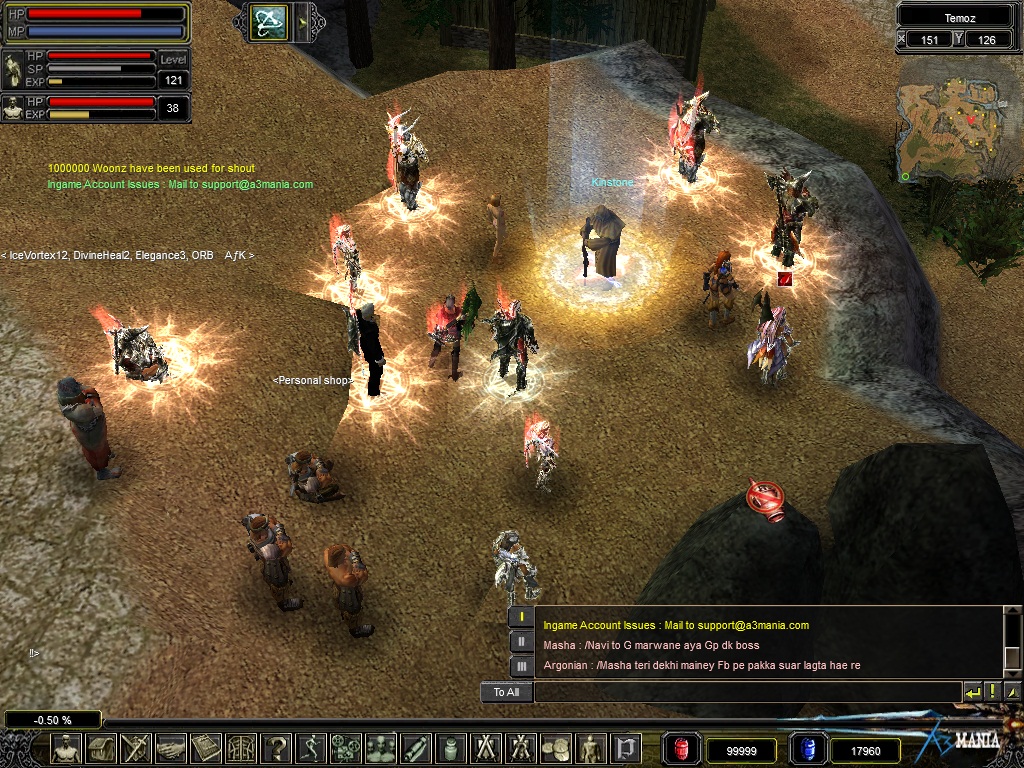Viewport: 1024px width, 768px height.
Task: Switch to chat tab I
Action: point(521,617)
